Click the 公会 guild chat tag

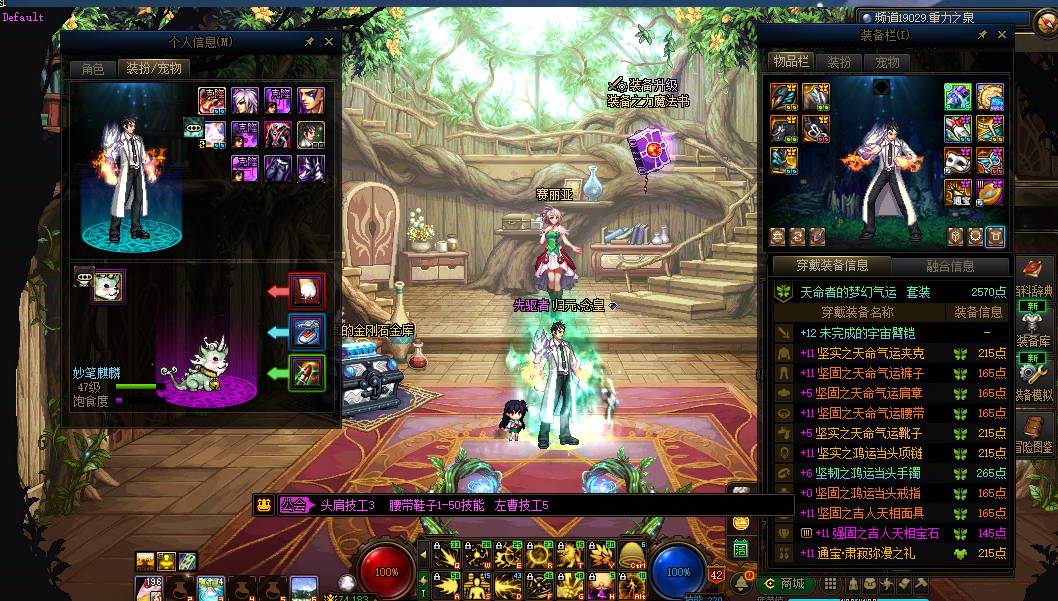click(x=295, y=505)
